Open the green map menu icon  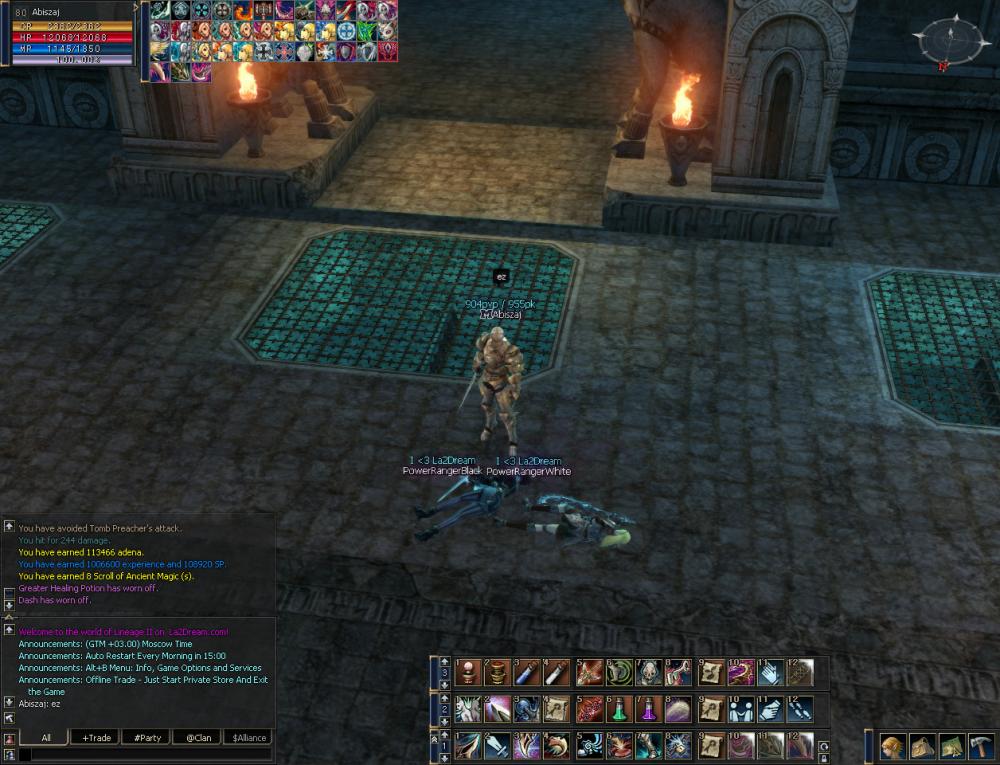click(951, 746)
